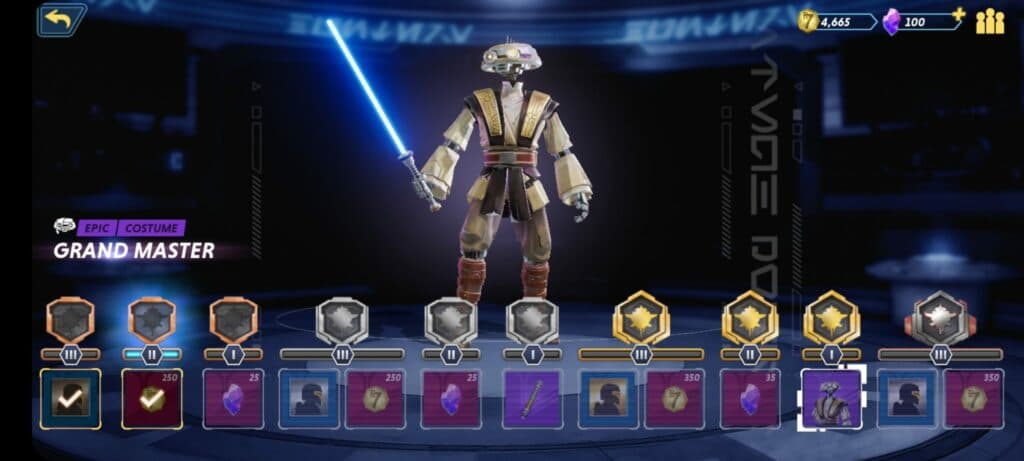This screenshot has width=1024, height=461.
Task: Select the Grand Master droid costume reward
Action: [x=832, y=399]
